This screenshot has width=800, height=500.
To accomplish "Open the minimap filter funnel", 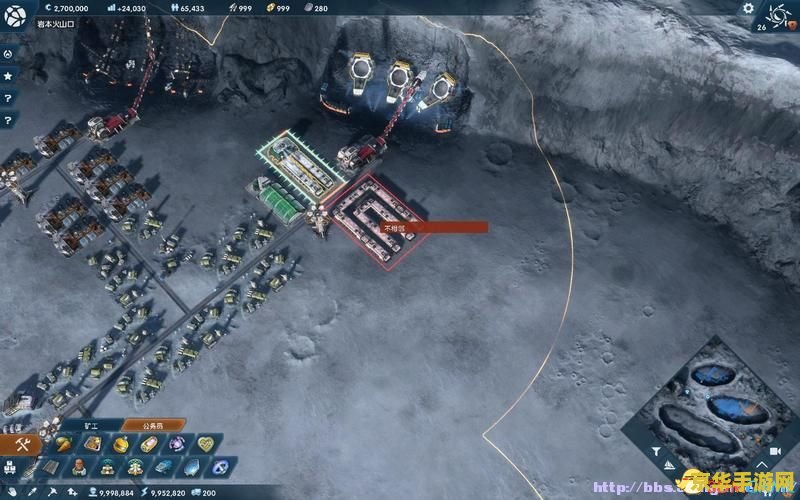I will coord(655,451).
